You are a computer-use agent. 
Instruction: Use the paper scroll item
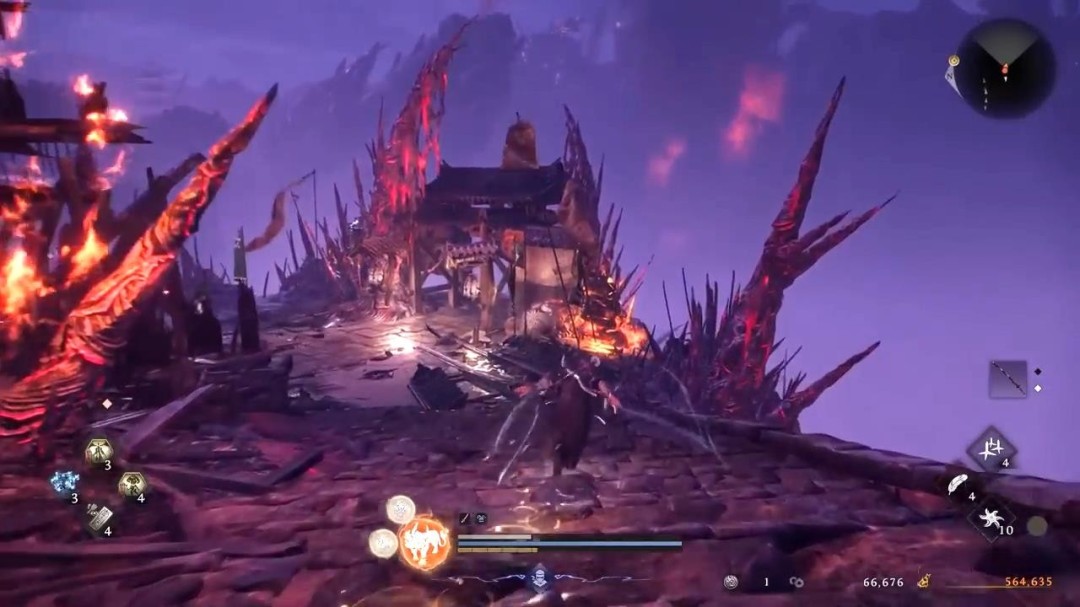99,517
